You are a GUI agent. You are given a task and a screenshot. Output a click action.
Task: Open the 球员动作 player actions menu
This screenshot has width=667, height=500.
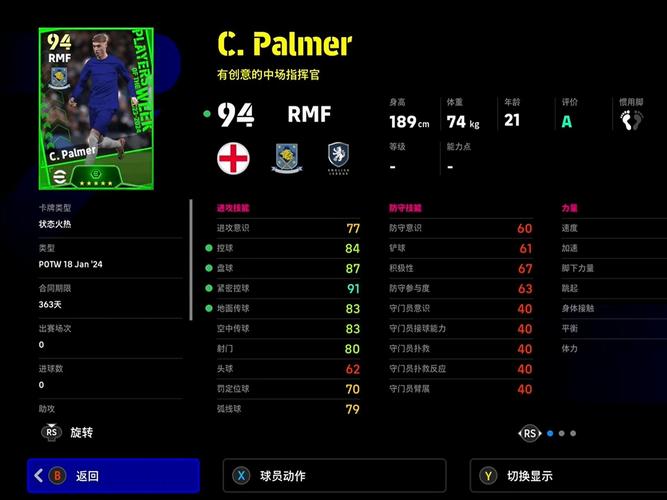[334, 476]
